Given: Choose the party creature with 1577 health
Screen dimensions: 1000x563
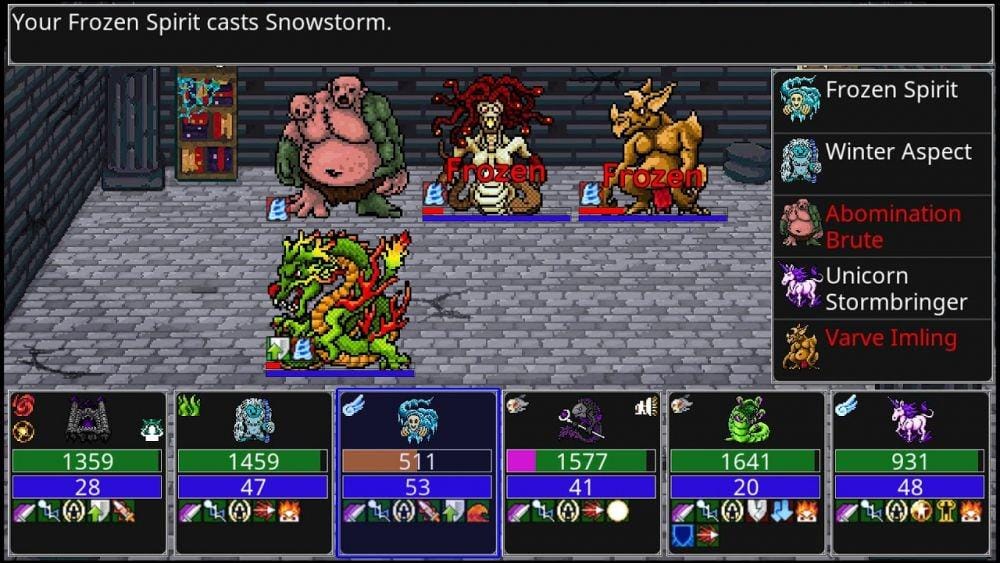Looking at the screenshot, I should pos(582,472).
